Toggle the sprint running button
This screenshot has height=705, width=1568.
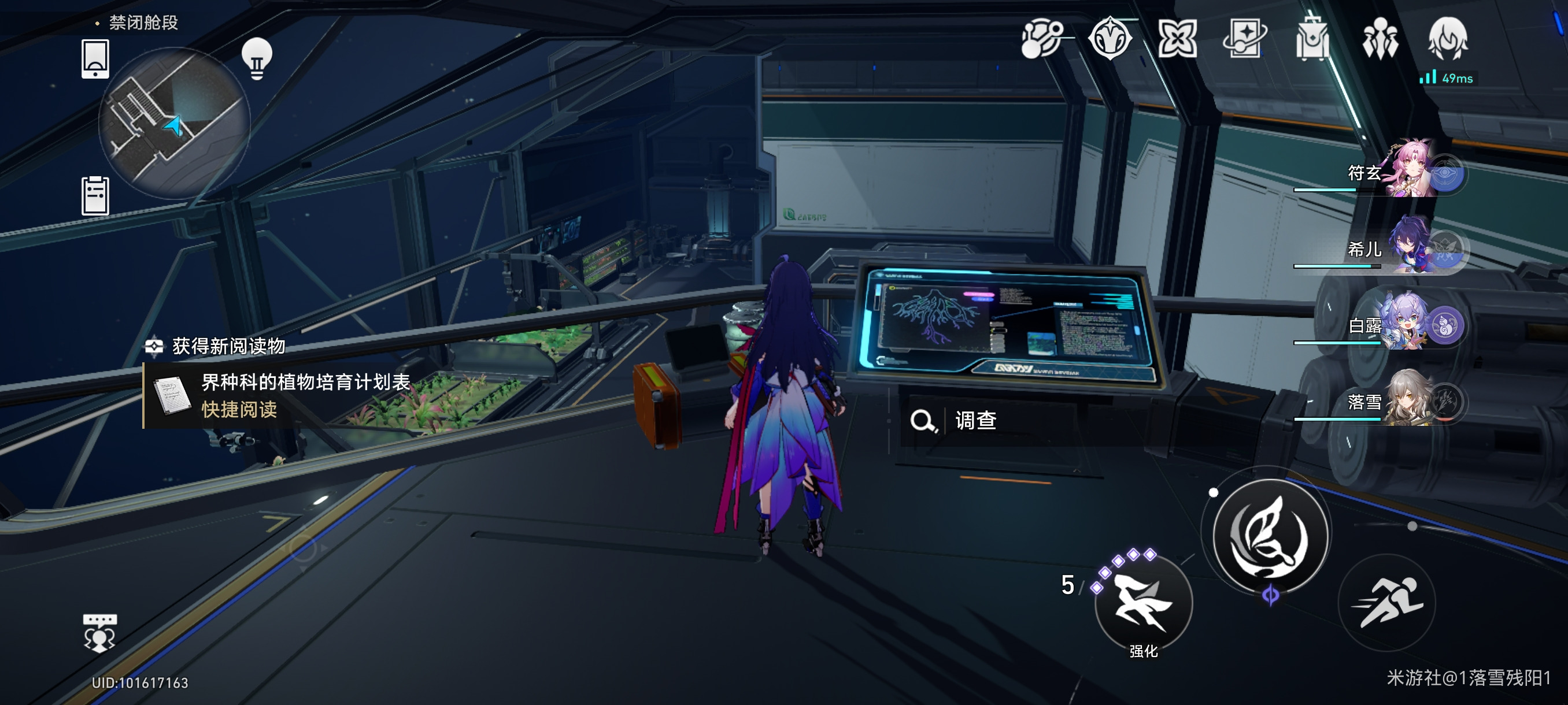[x=1387, y=602]
